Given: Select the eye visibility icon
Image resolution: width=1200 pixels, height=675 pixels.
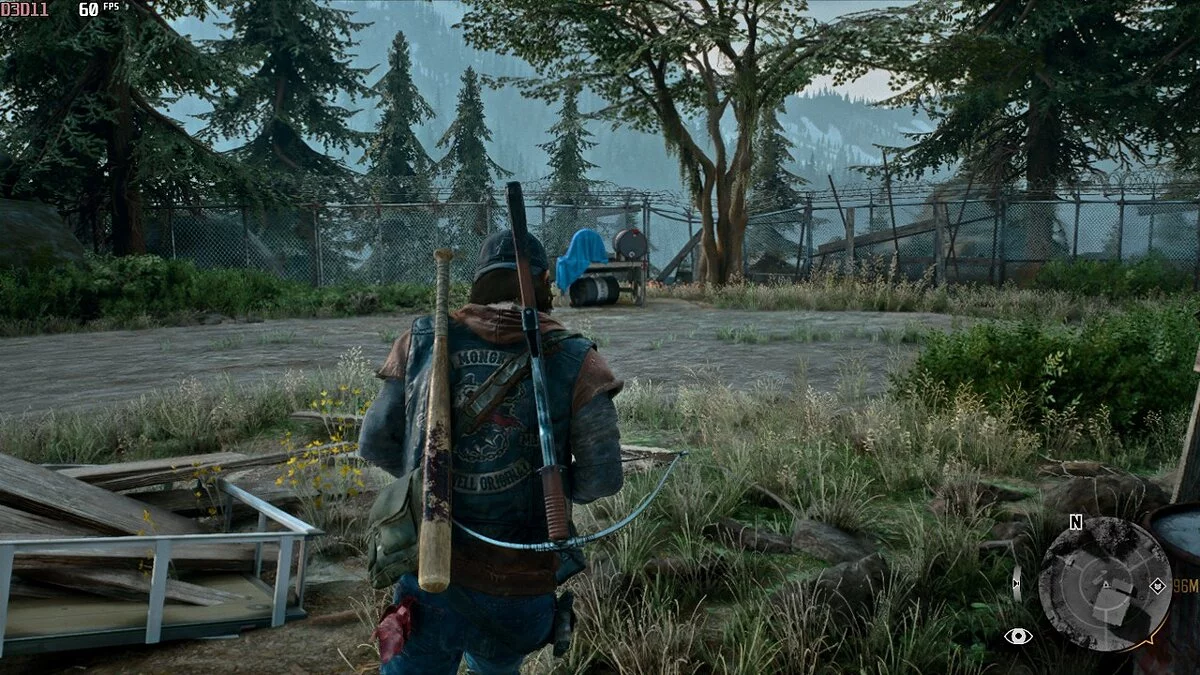Looking at the screenshot, I should (1018, 636).
